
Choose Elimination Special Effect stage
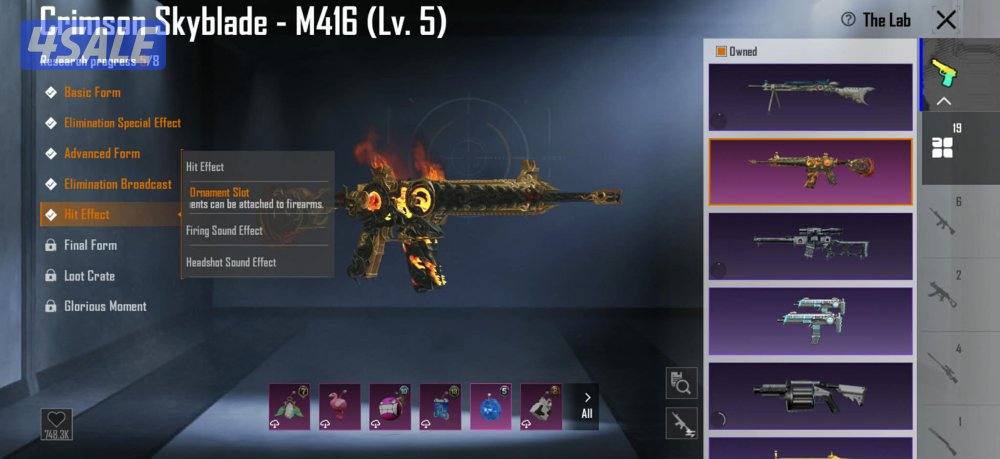point(122,123)
